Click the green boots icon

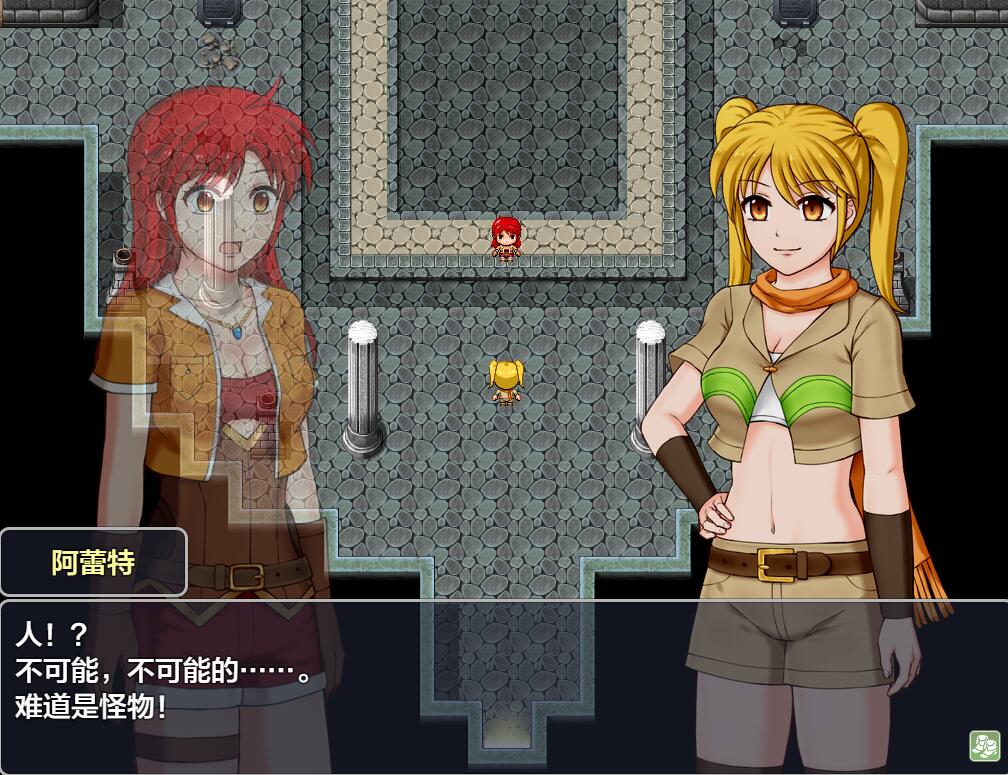[984, 746]
